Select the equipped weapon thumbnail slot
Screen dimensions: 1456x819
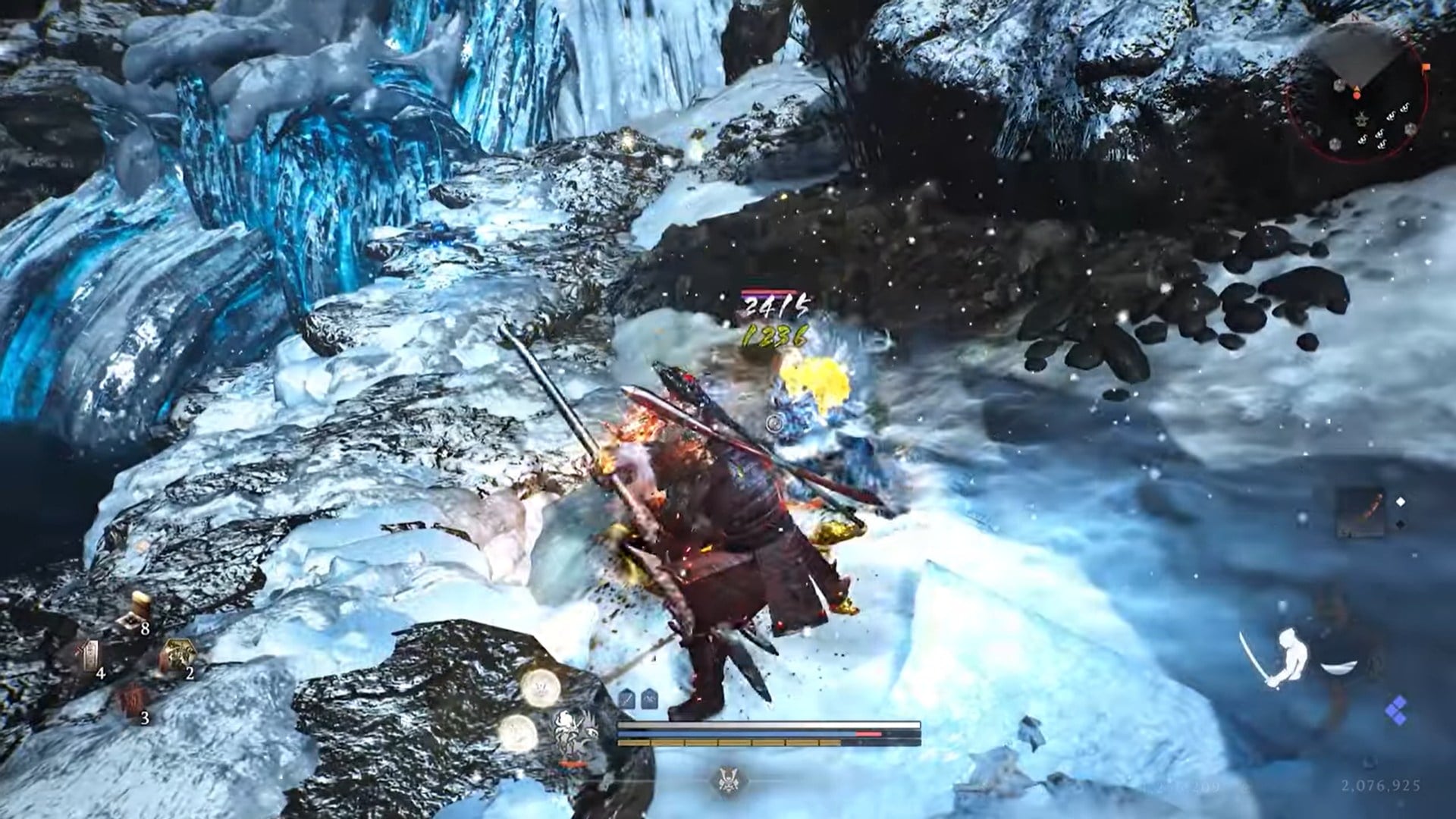[1360, 513]
